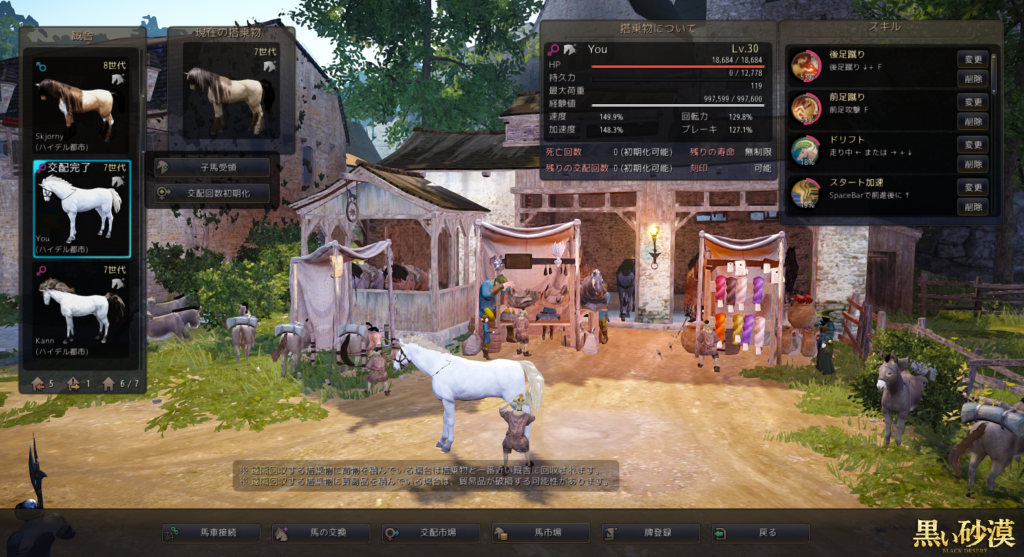
Task: Delete the 後足蹴り skill with 削除
Action: point(973,77)
